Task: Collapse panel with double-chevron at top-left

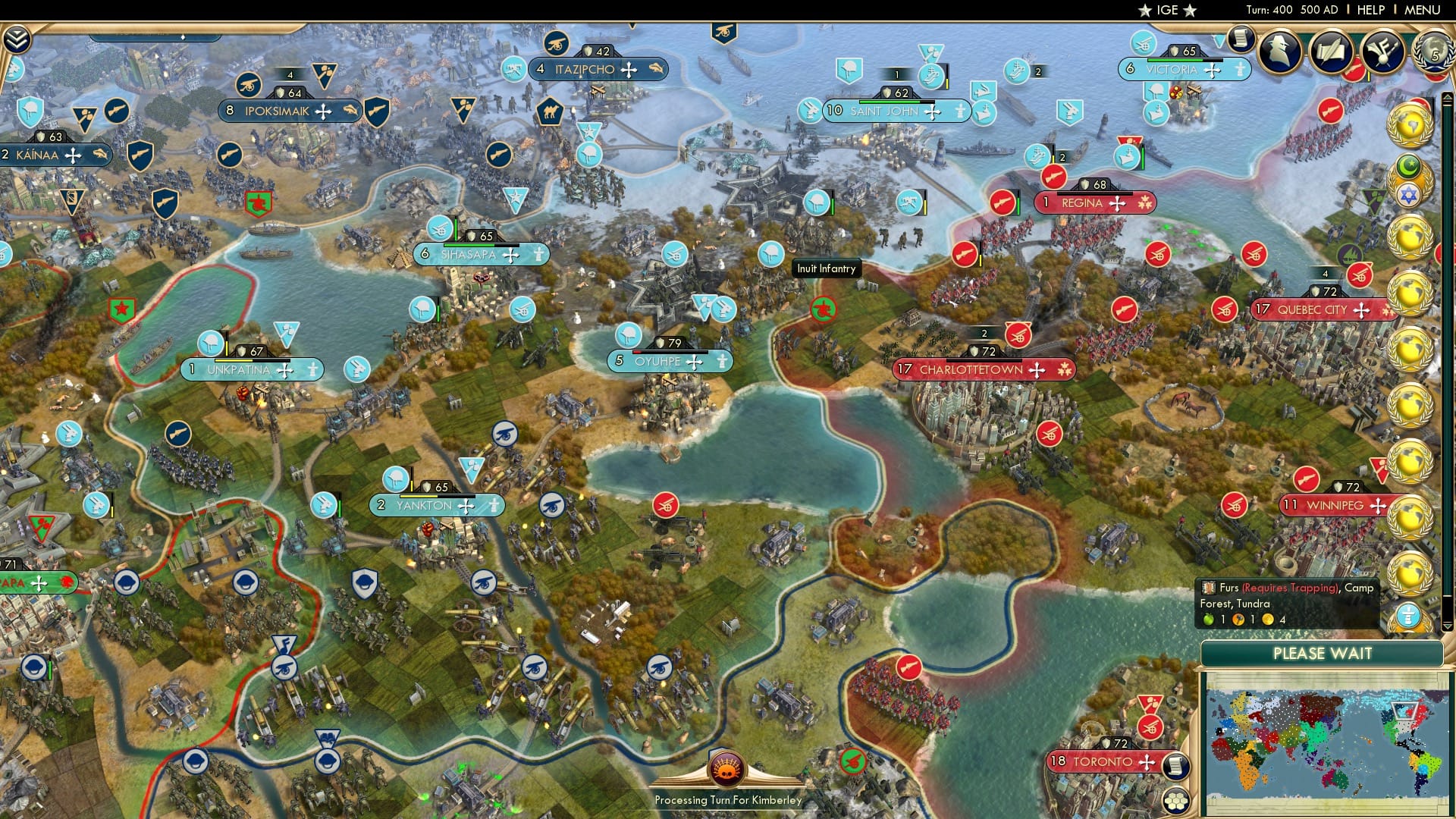Action: click(16, 38)
